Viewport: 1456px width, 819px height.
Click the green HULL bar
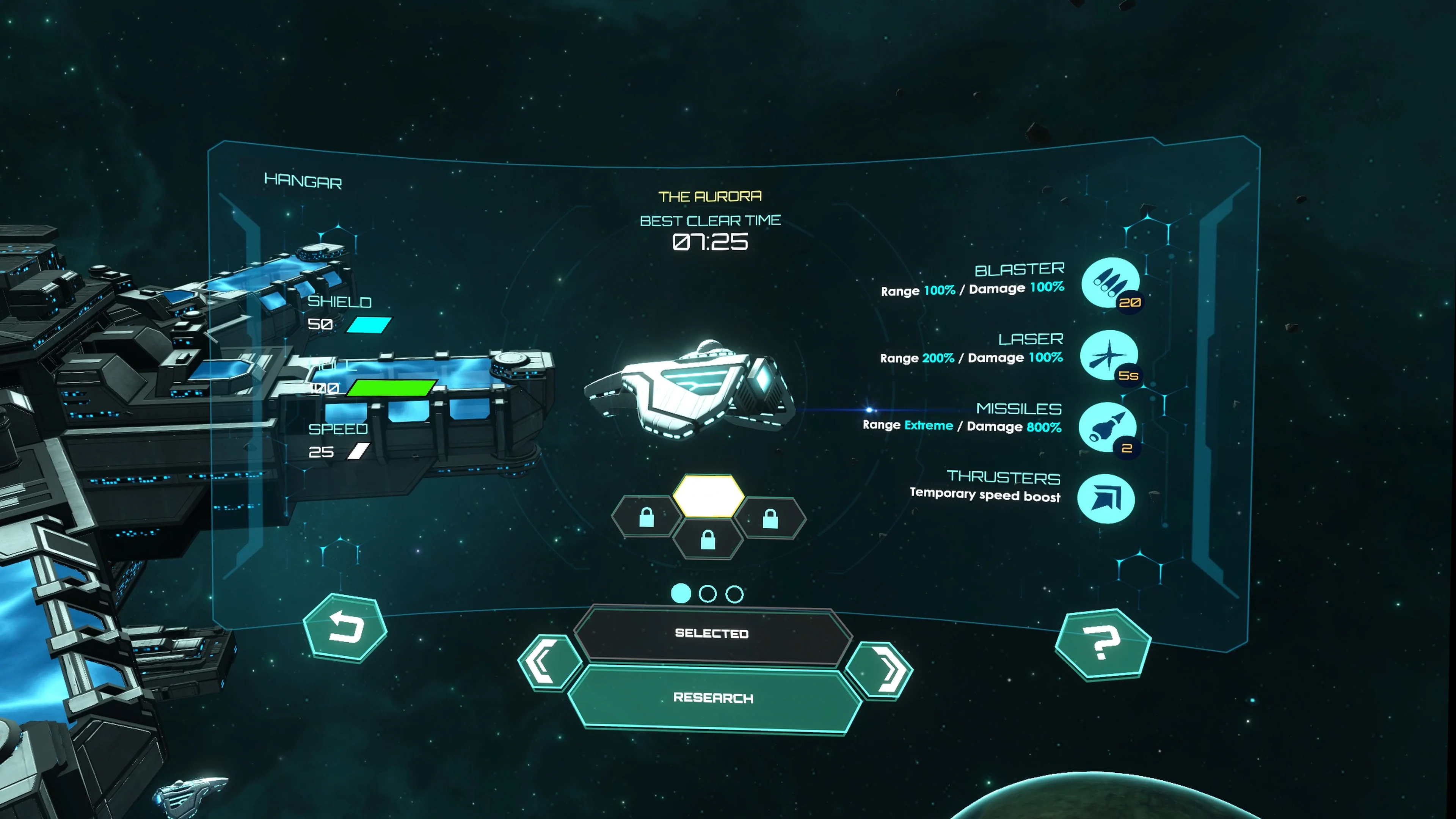click(390, 387)
